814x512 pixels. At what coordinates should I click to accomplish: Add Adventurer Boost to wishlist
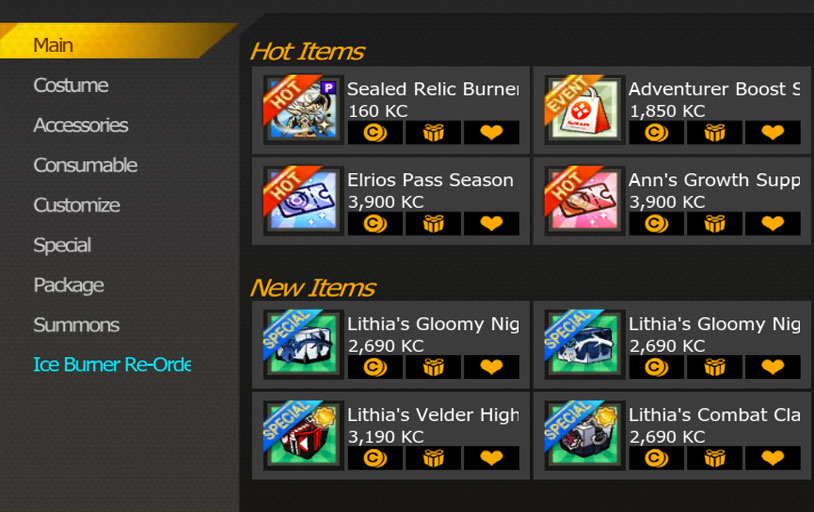773,133
